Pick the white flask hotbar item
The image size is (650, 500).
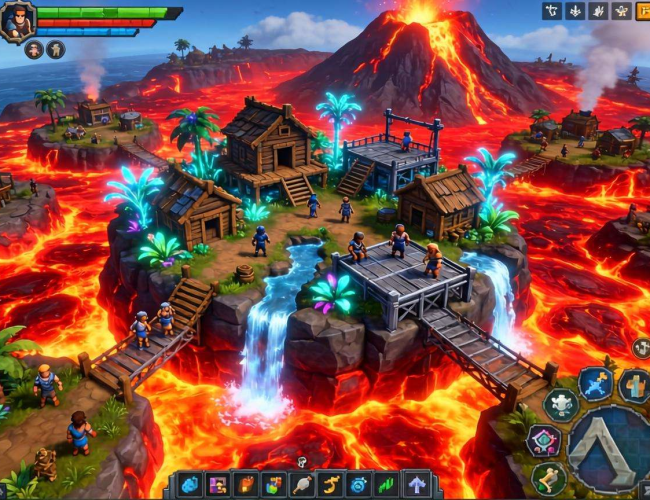click(x=302, y=485)
